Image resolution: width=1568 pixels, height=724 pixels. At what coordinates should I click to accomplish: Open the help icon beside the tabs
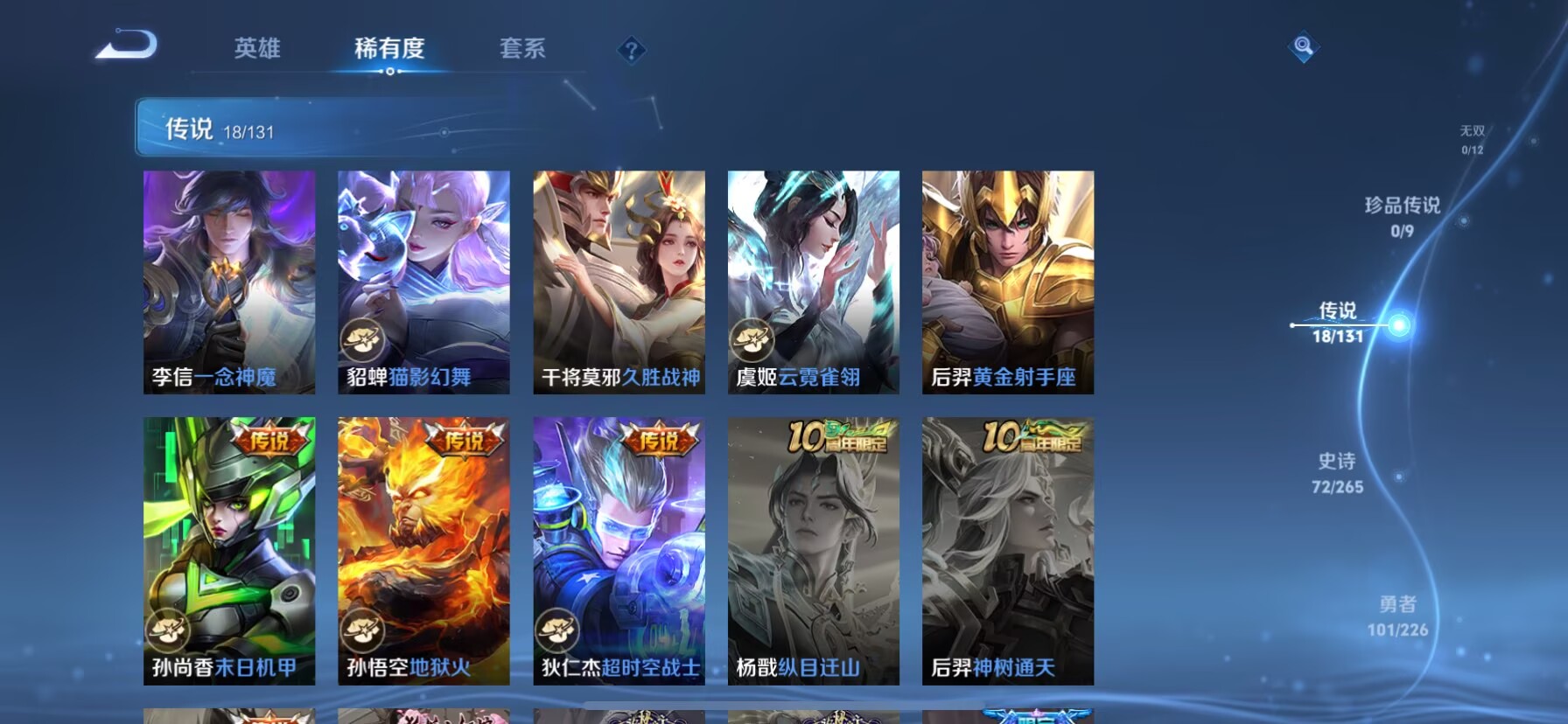click(x=632, y=50)
